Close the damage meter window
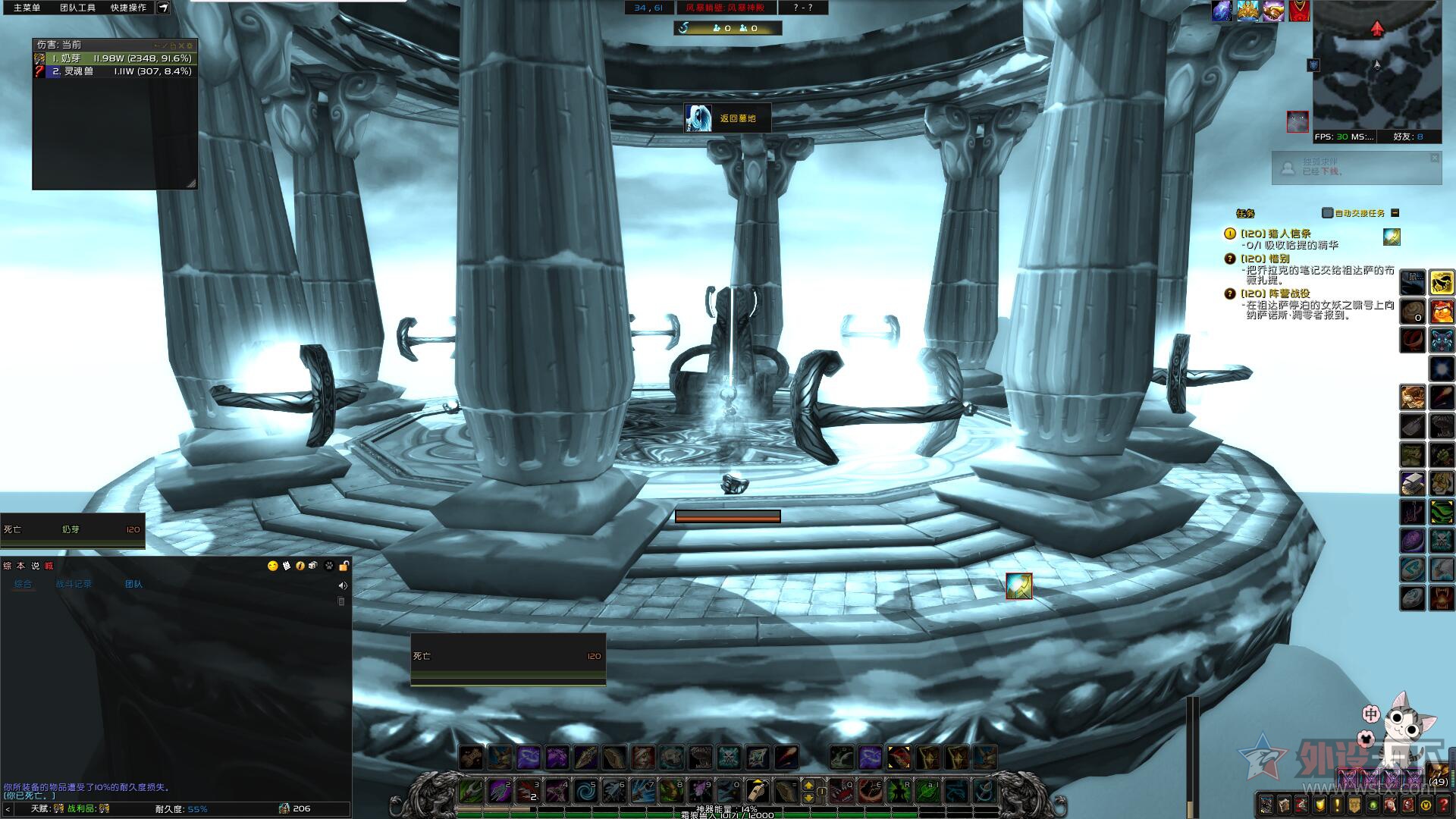 click(181, 45)
